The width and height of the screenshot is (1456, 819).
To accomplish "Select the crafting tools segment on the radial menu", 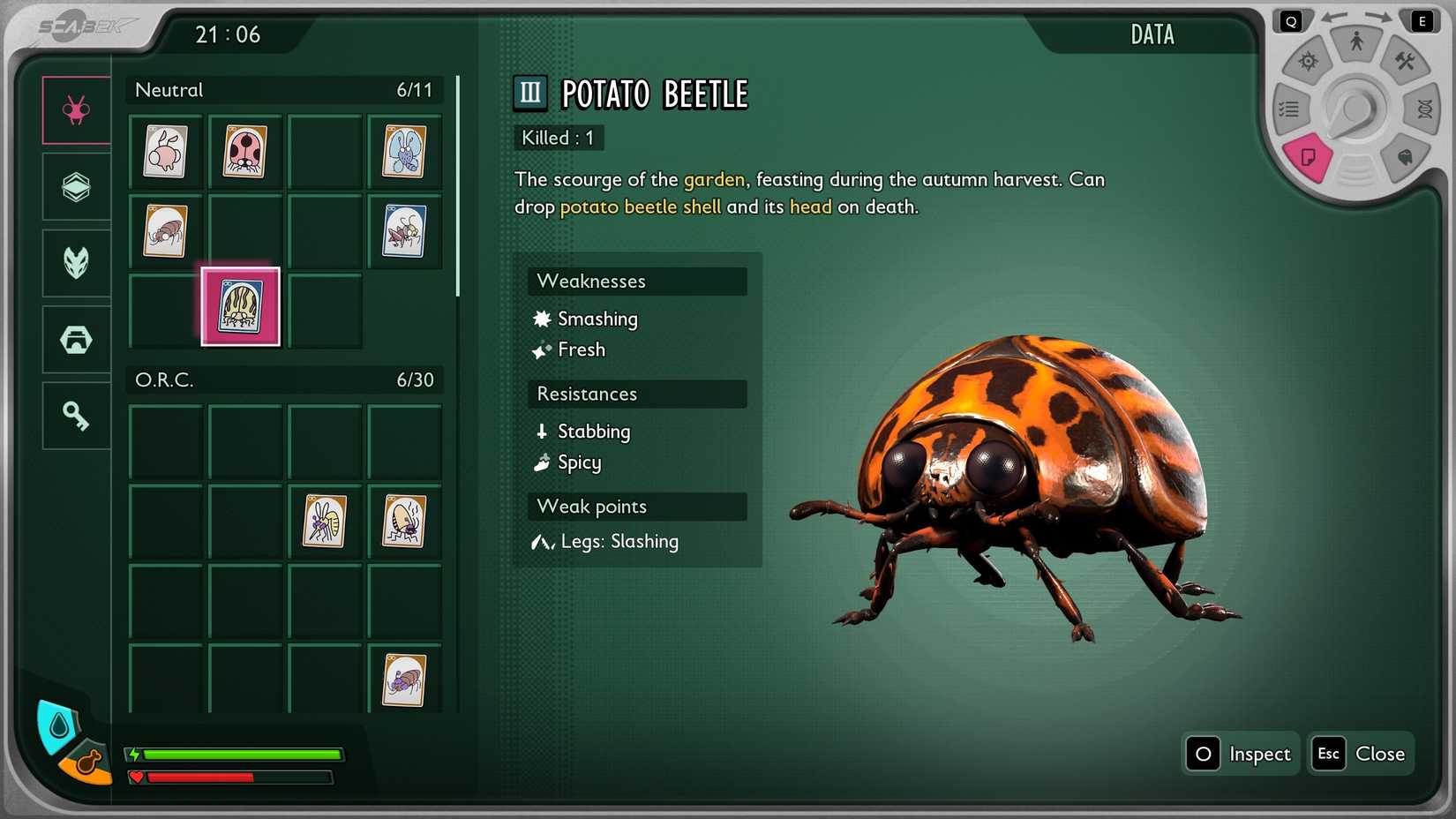I will [x=1407, y=62].
